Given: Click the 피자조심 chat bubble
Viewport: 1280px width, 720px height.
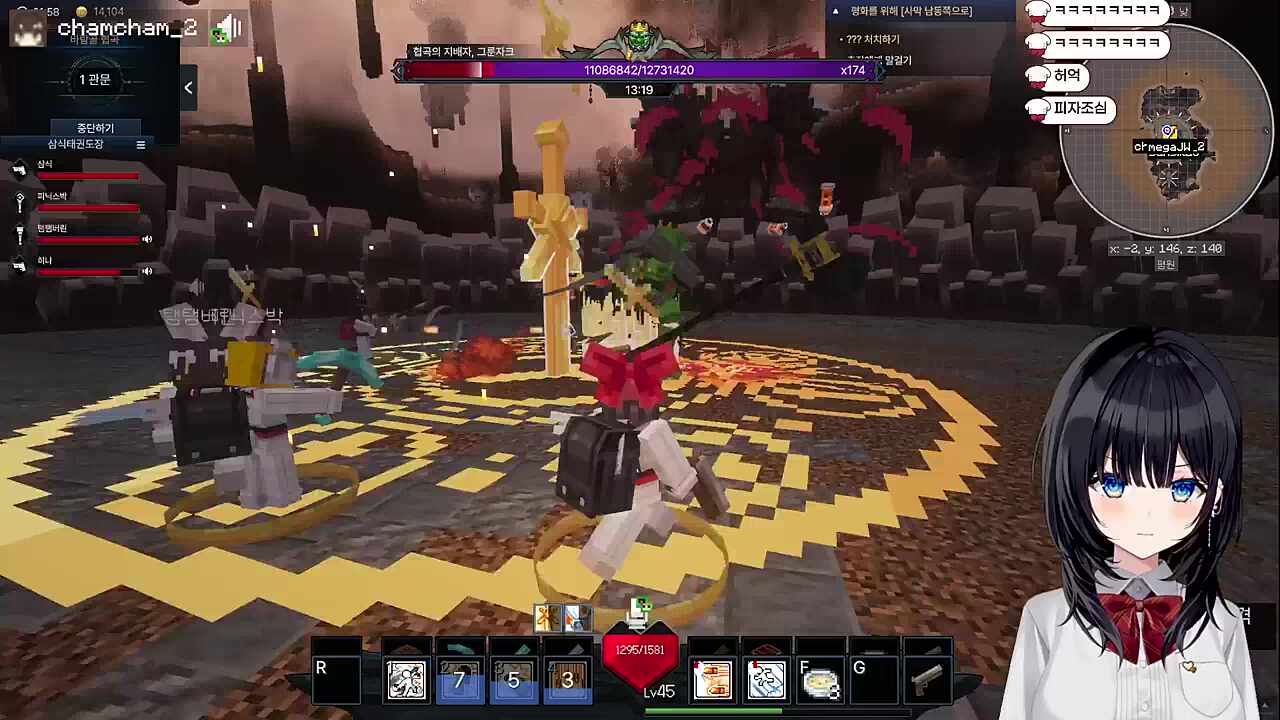Looking at the screenshot, I should [x=1080, y=108].
